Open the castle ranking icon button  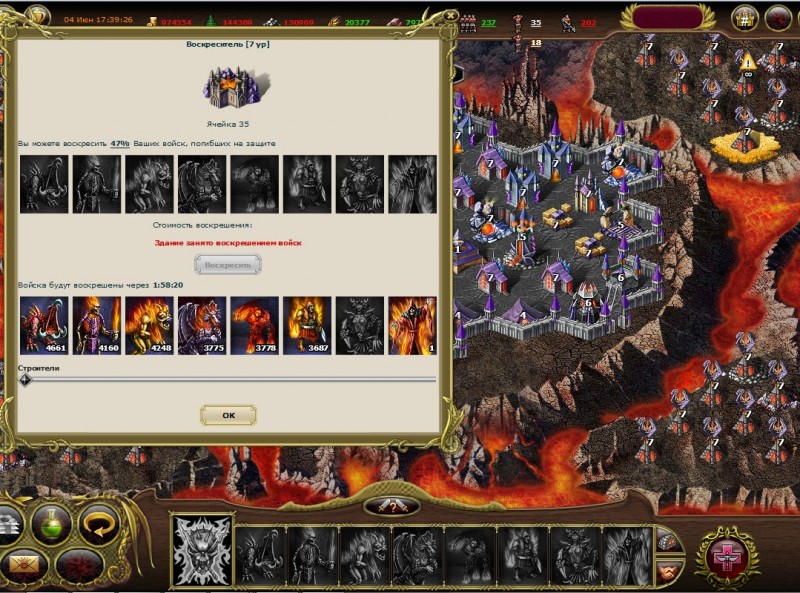click(744, 17)
